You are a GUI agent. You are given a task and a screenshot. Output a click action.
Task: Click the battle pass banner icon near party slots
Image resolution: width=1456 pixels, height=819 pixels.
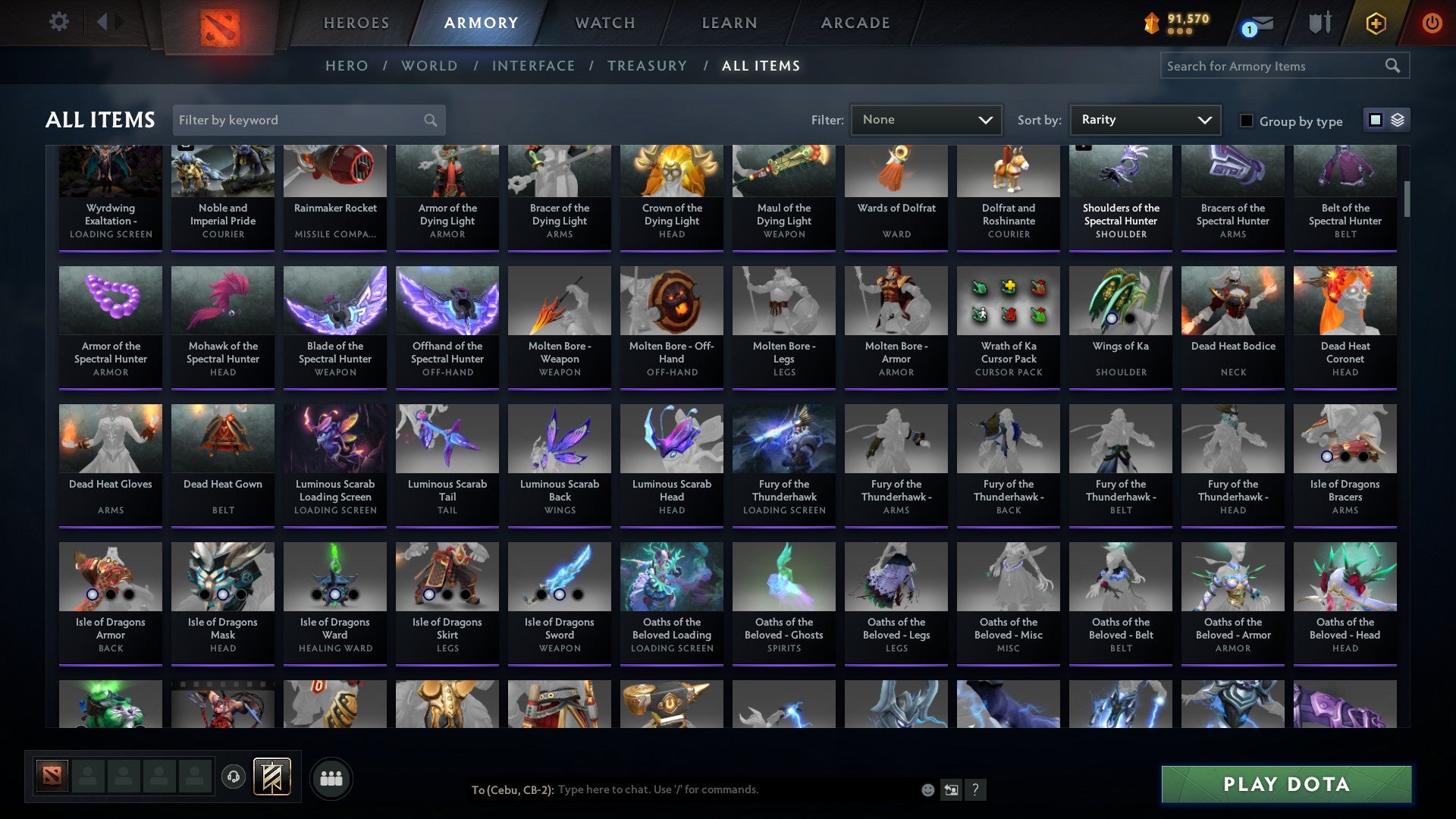pyautogui.click(x=273, y=777)
